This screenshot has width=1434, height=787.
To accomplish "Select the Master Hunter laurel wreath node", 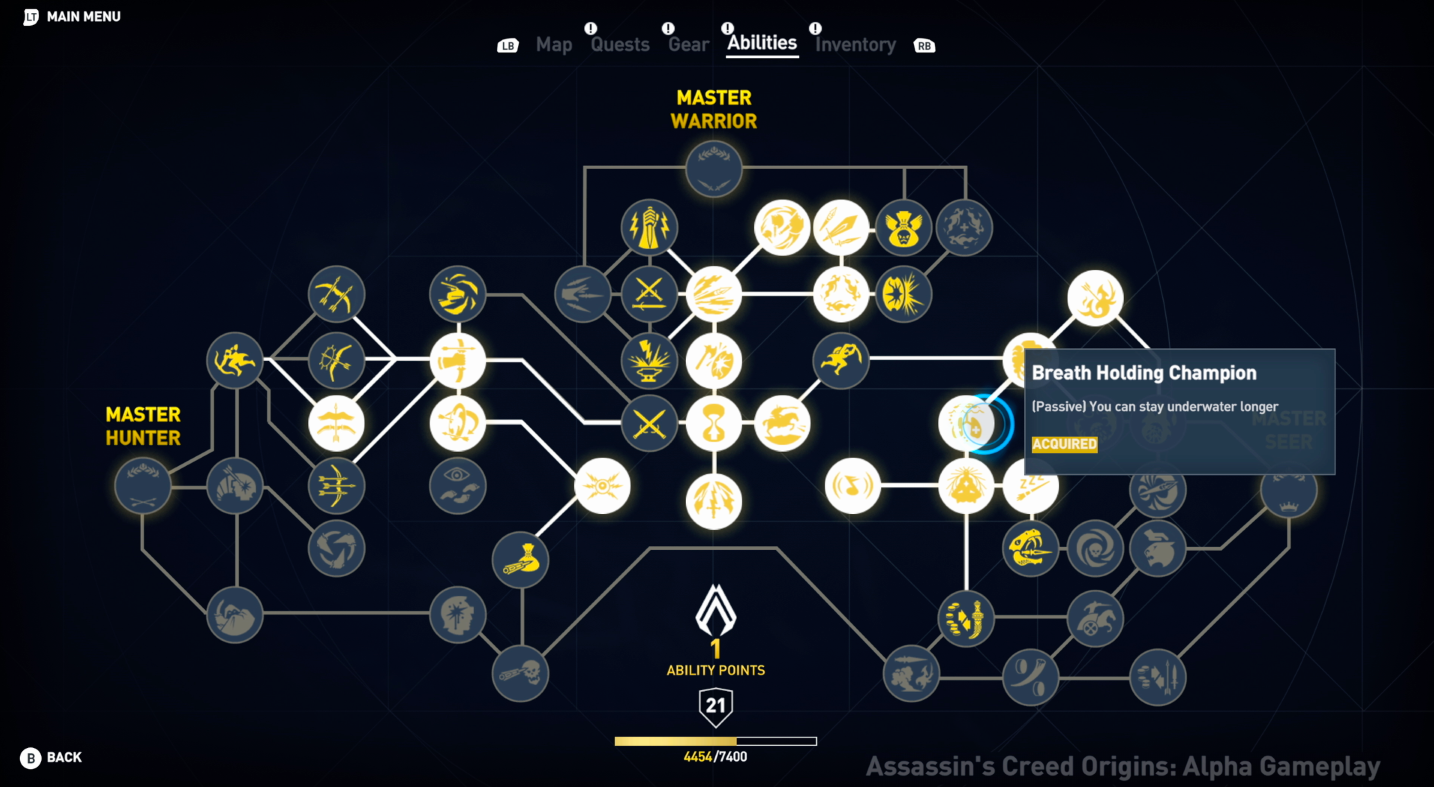I will (142, 486).
